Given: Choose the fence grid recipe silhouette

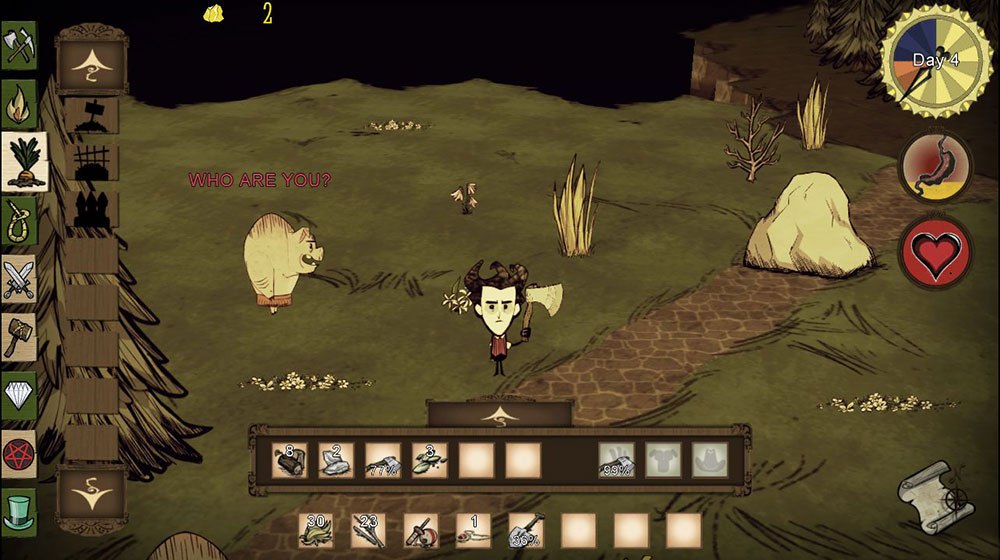Looking at the screenshot, I should (x=91, y=162).
